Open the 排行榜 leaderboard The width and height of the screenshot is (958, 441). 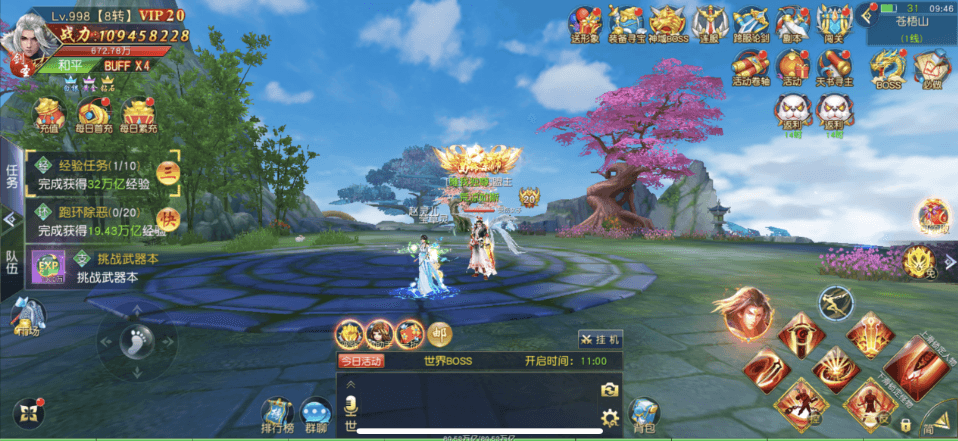click(277, 415)
